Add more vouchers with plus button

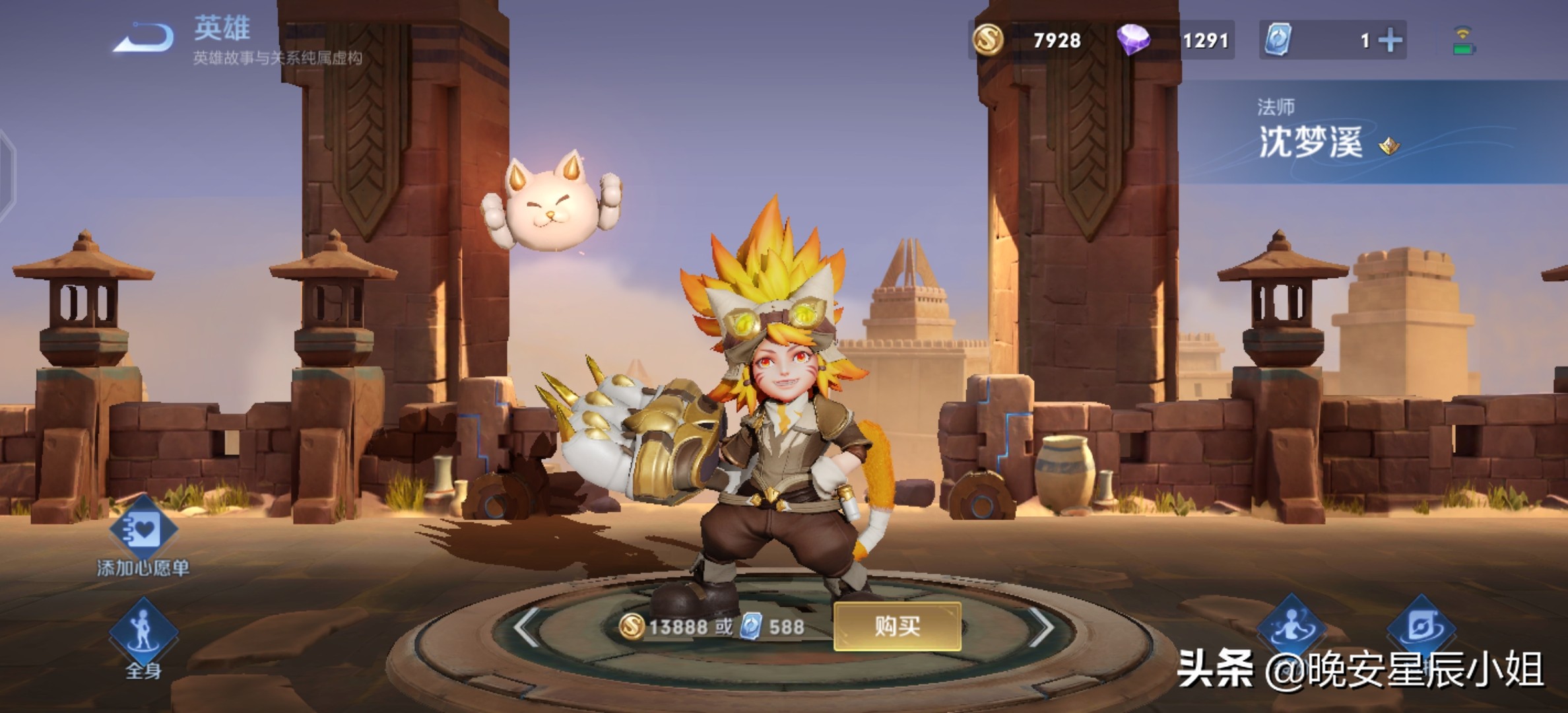(1390, 41)
